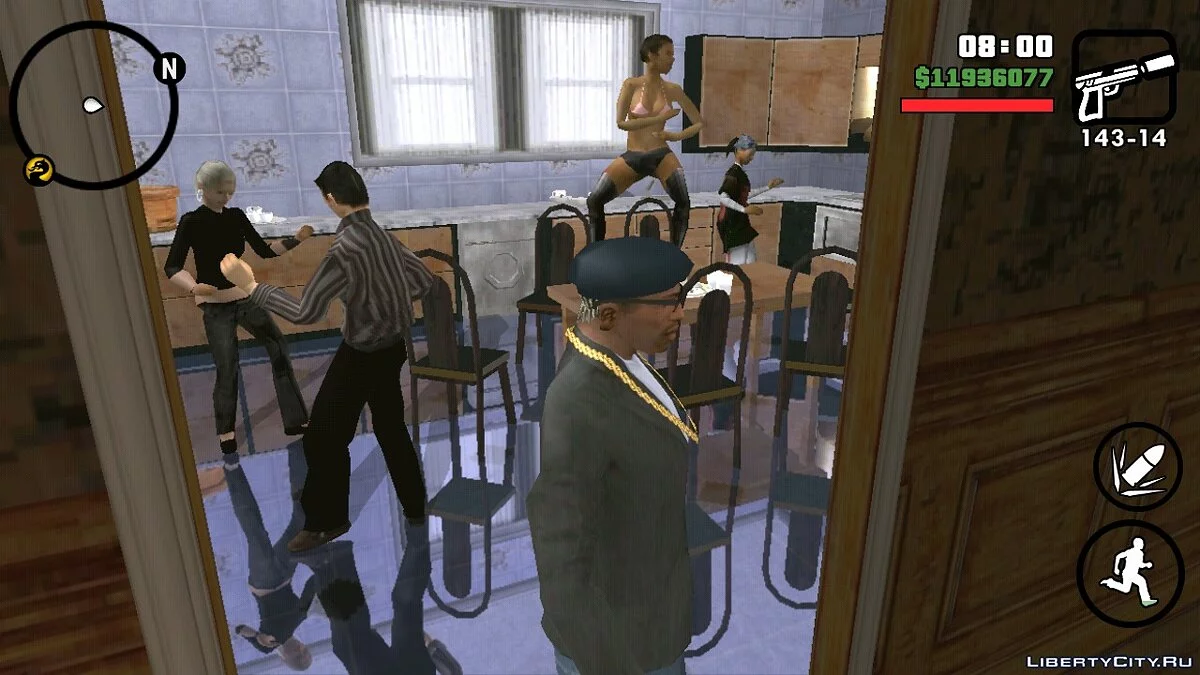Activate the sprint running-man button
The height and width of the screenshot is (675, 1200).
point(1130,573)
